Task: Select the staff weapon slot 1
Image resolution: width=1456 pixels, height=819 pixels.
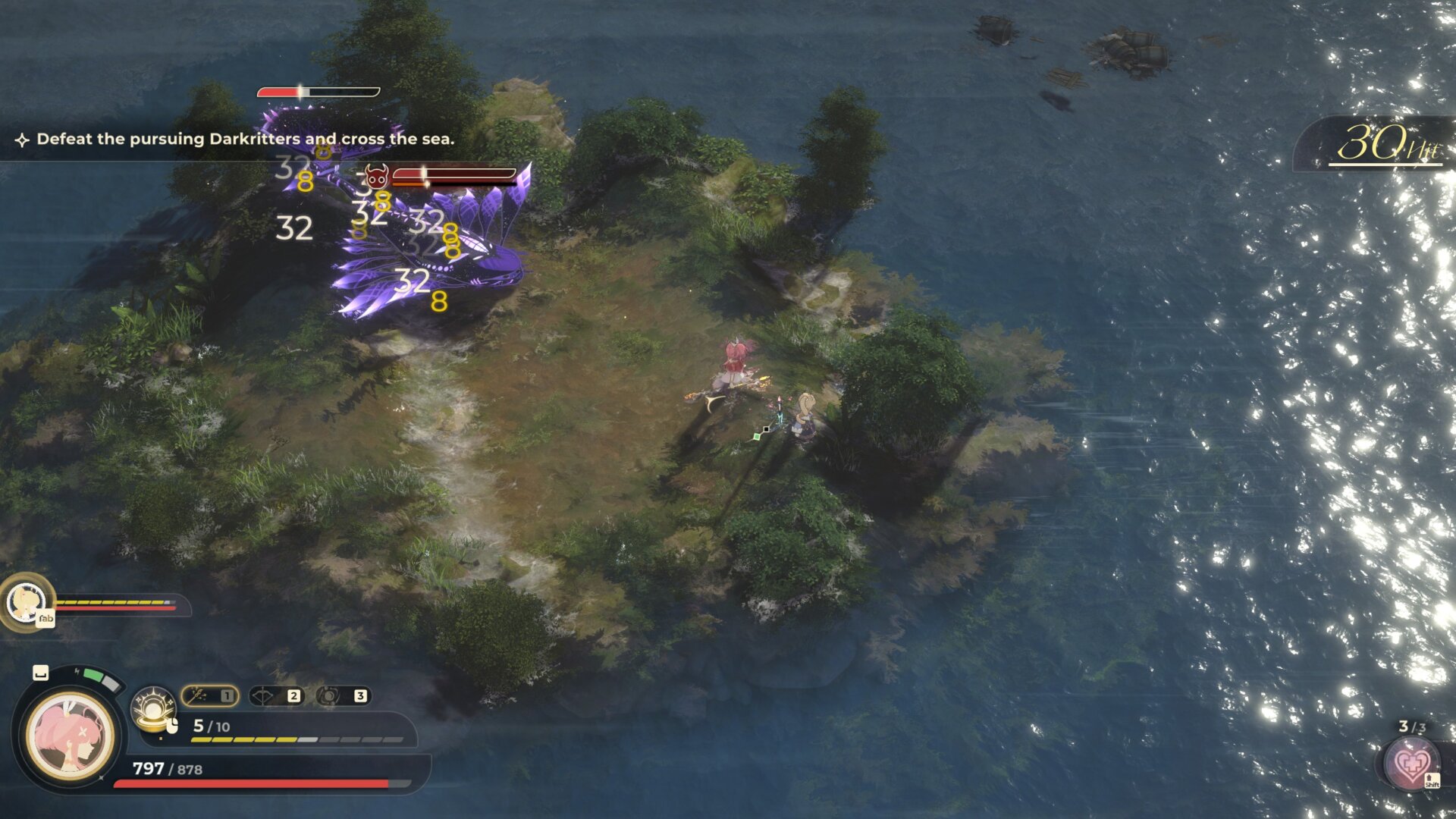Action: (210, 695)
